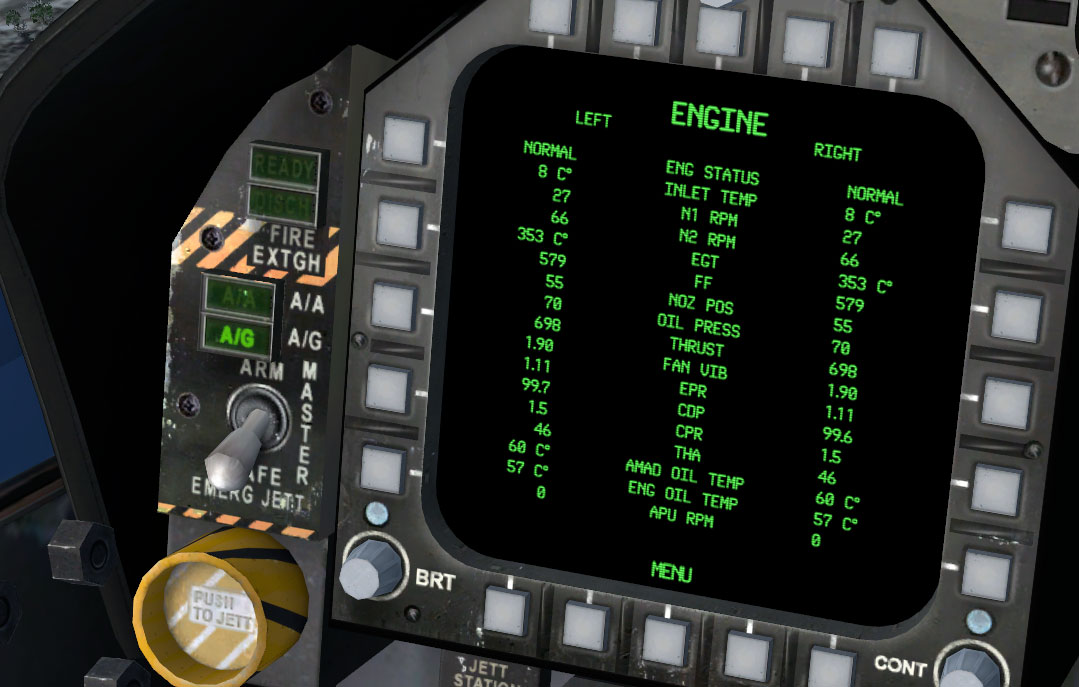1079x687 pixels.
Task: Activate the A/G master mode button
Action: pos(239,336)
